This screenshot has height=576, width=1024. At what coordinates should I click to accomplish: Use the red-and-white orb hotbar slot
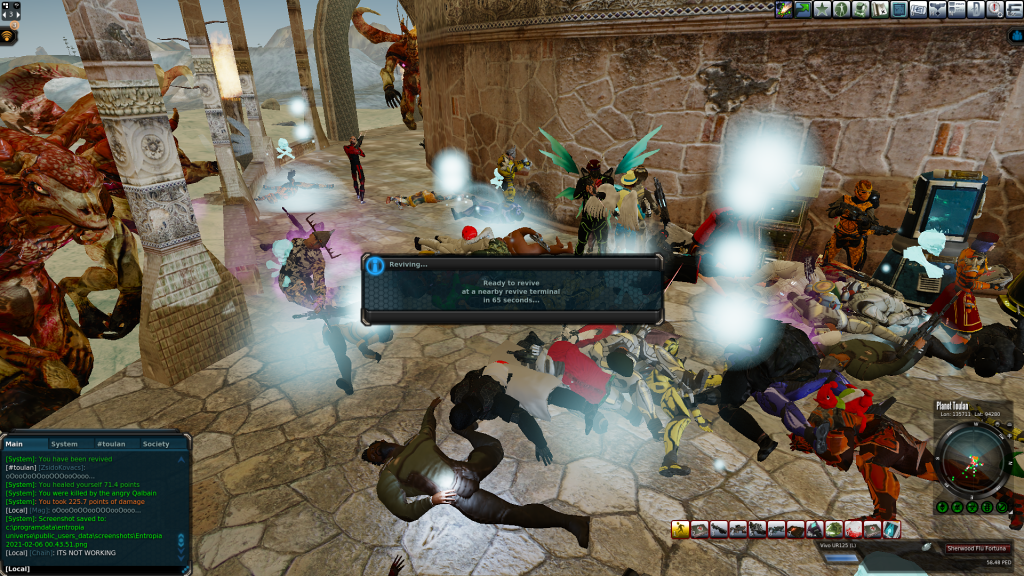pos(853,529)
